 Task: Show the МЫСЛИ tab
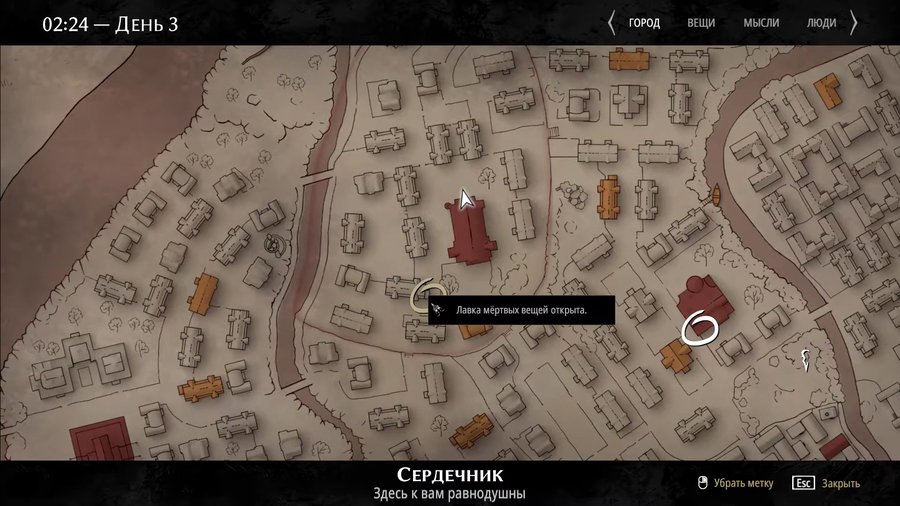[761, 23]
